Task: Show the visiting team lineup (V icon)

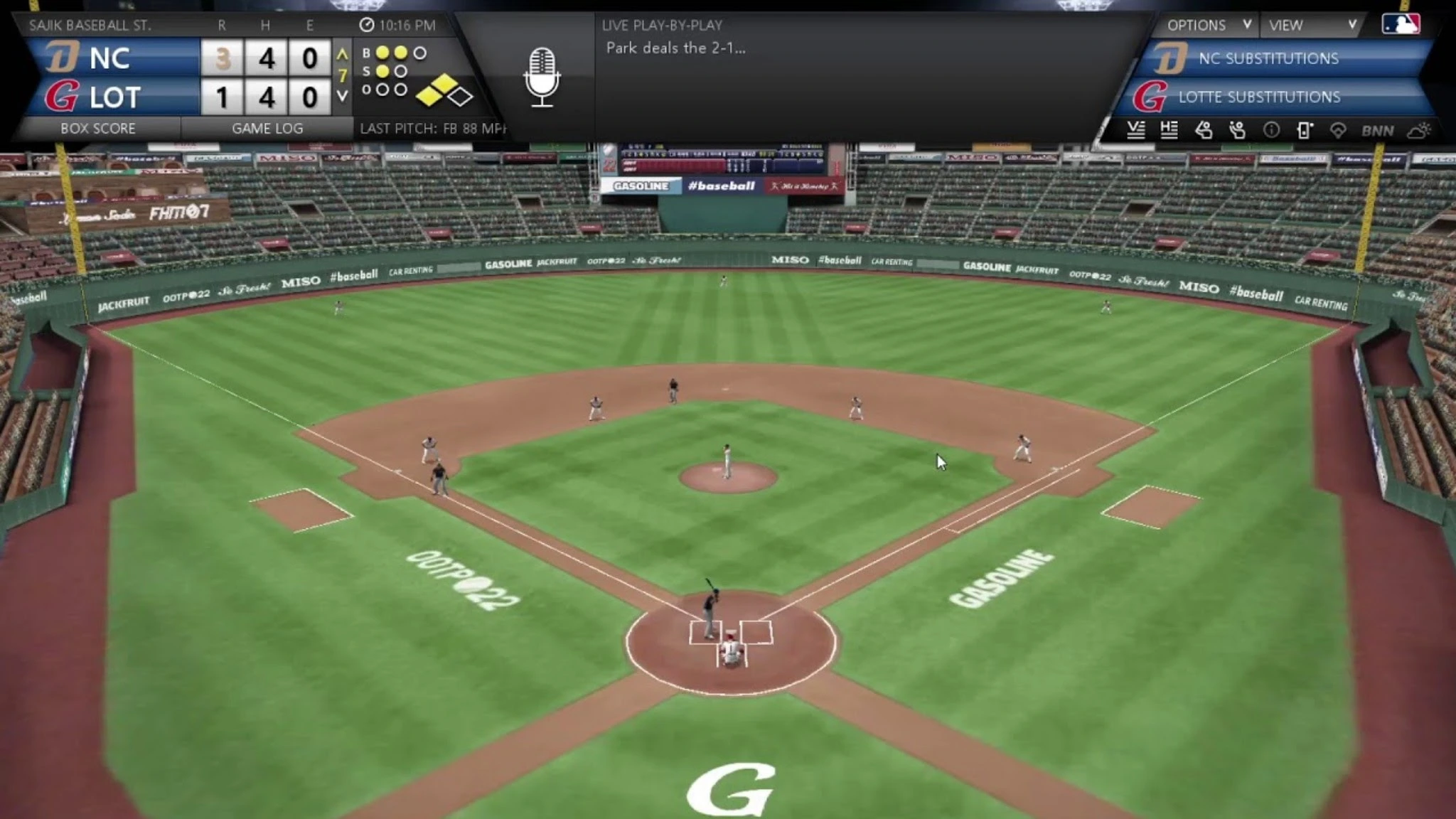Action: pyautogui.click(x=1135, y=130)
